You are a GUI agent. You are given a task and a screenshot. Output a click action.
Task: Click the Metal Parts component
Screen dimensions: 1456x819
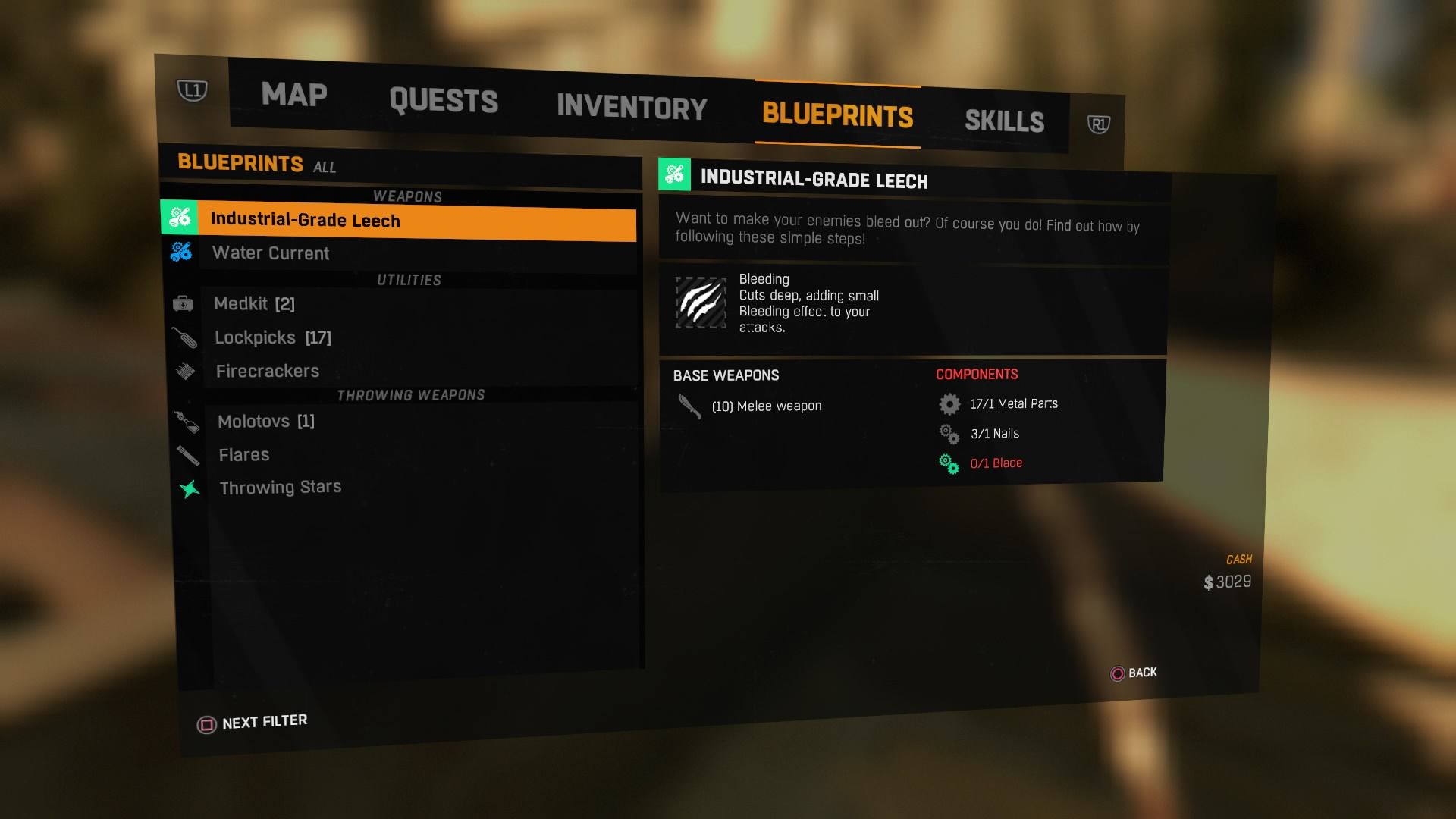tap(1013, 404)
